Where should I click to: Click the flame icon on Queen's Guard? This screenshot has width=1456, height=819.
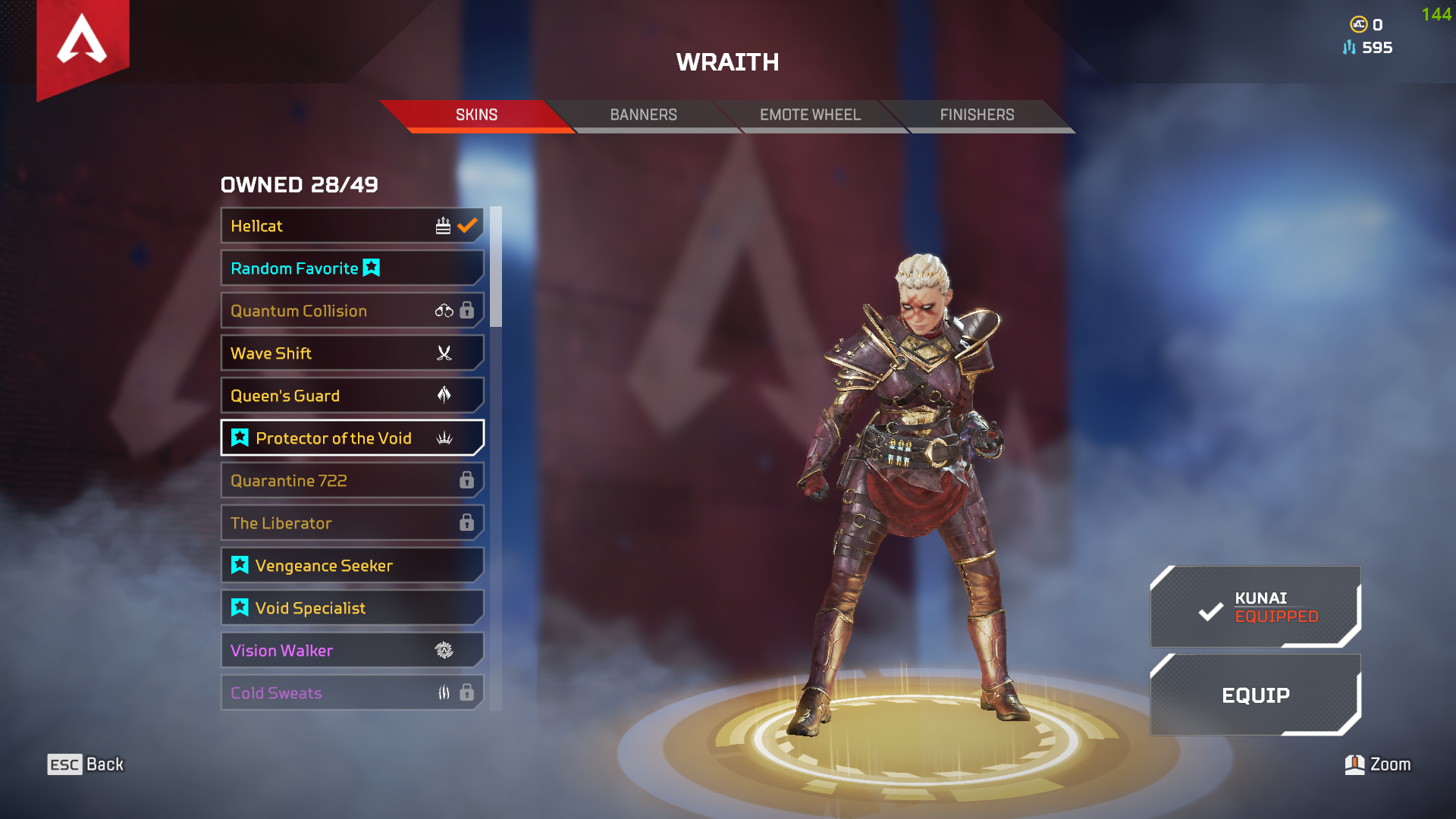444,395
